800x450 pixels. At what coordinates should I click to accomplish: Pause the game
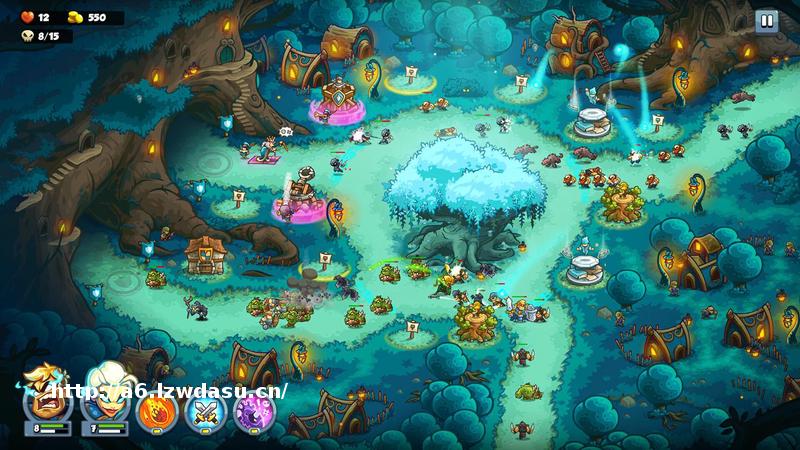pos(766,21)
